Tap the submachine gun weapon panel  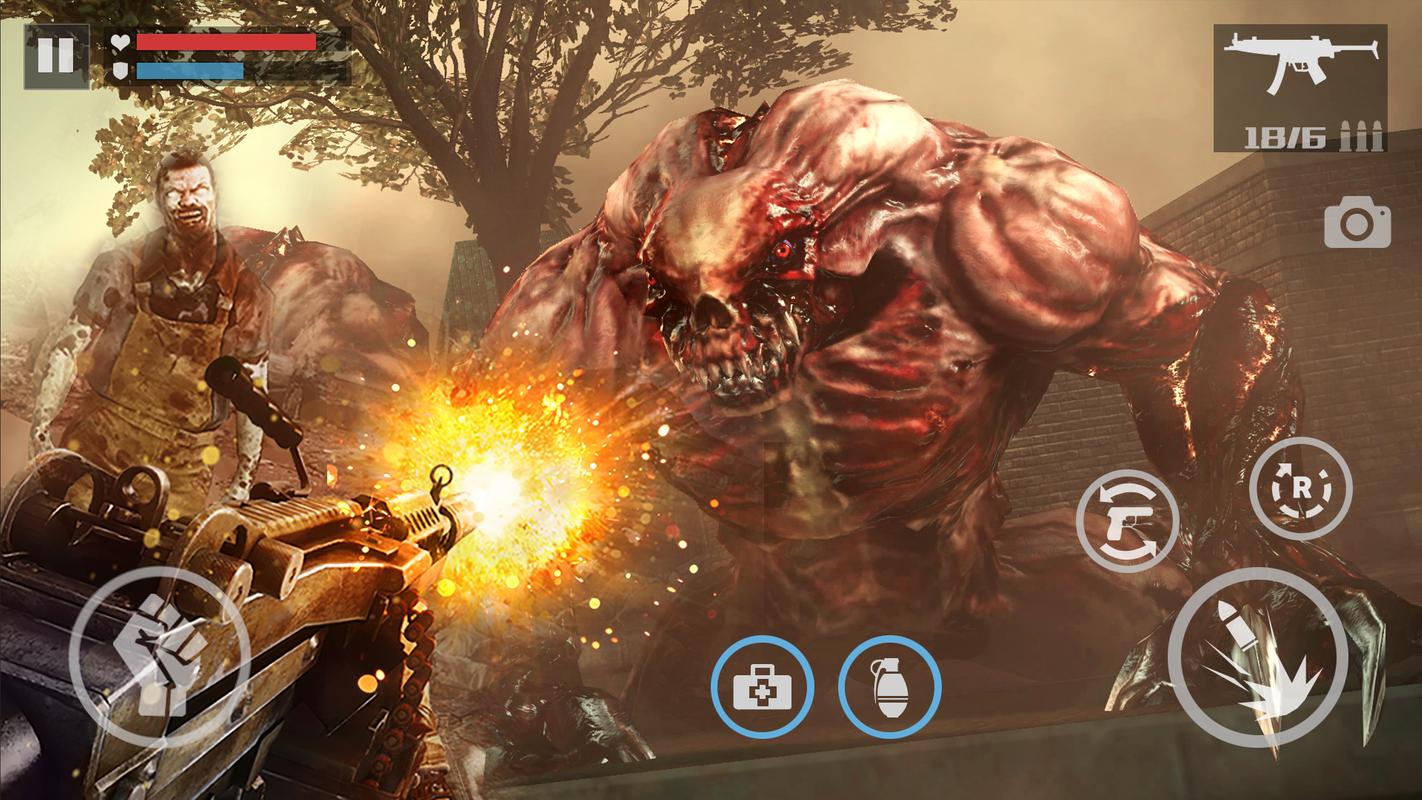click(x=1300, y=88)
